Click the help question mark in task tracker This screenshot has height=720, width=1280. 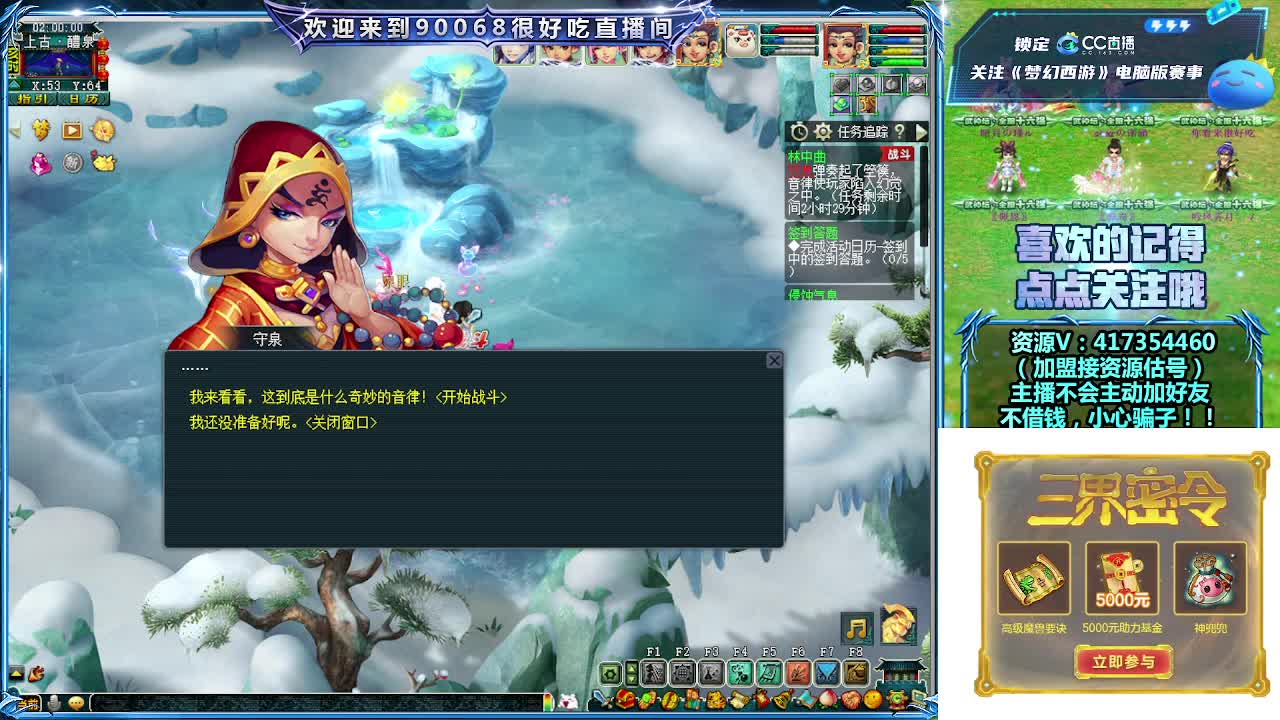pyautogui.click(x=900, y=131)
